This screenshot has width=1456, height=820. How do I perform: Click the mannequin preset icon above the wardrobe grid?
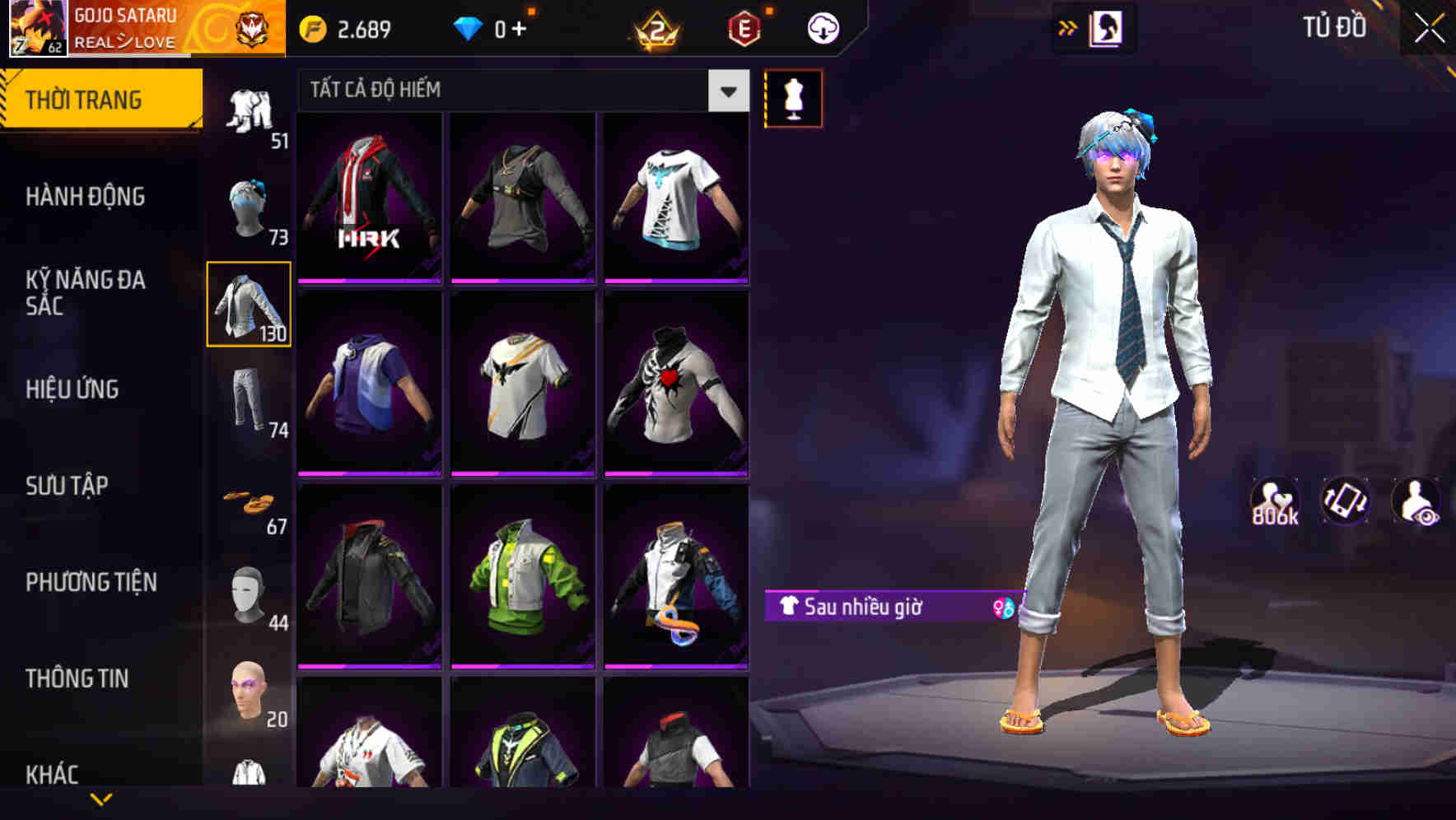[x=793, y=97]
